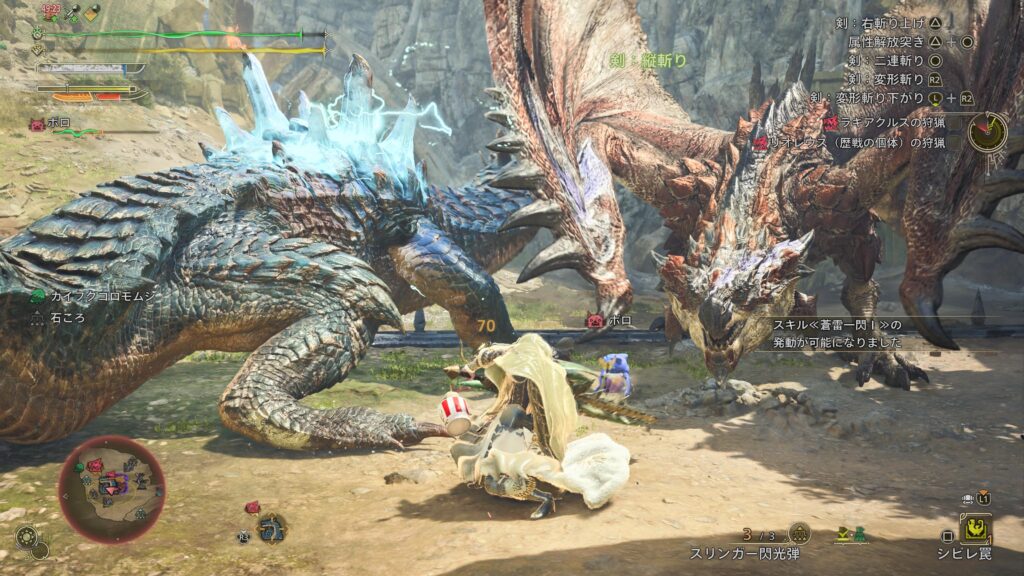This screenshot has width=1024, height=576.
Task: Select the slinger flash pod ammo icon
Action: click(799, 534)
